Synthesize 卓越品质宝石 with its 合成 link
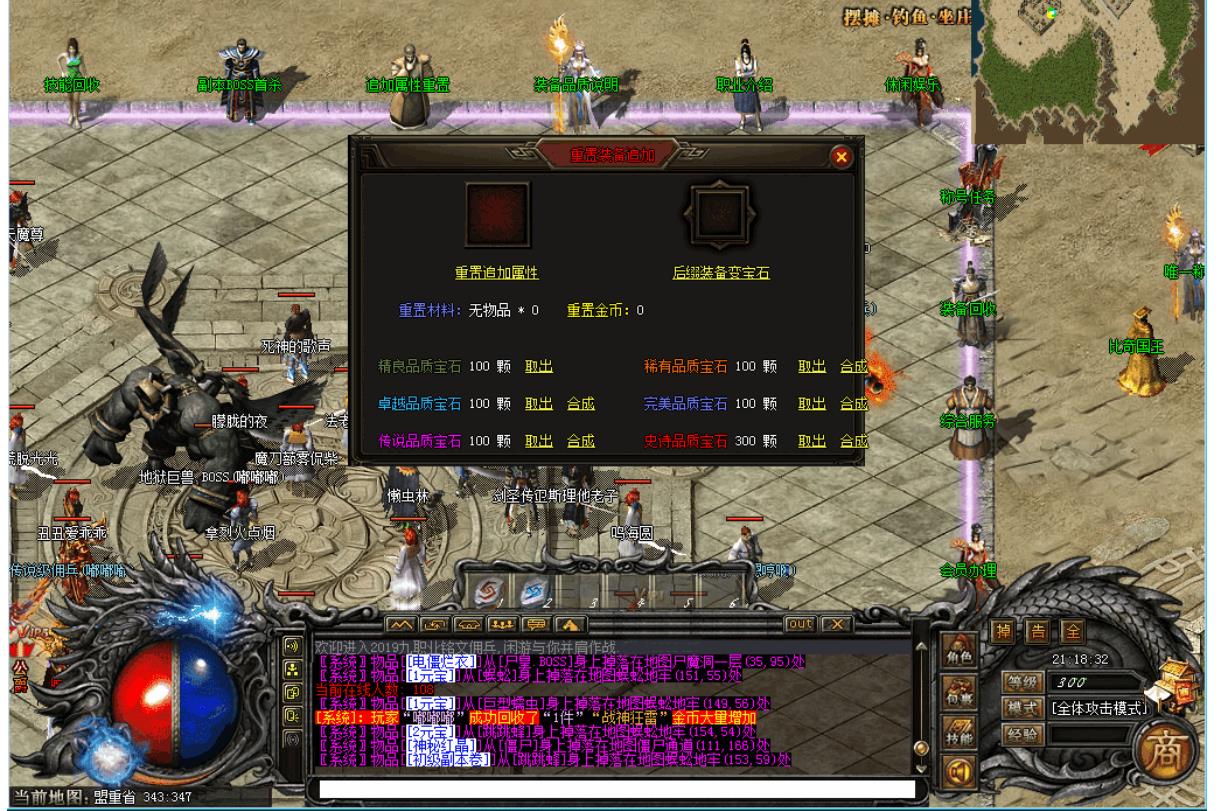The width and height of the screenshot is (1226, 811). [x=580, y=404]
